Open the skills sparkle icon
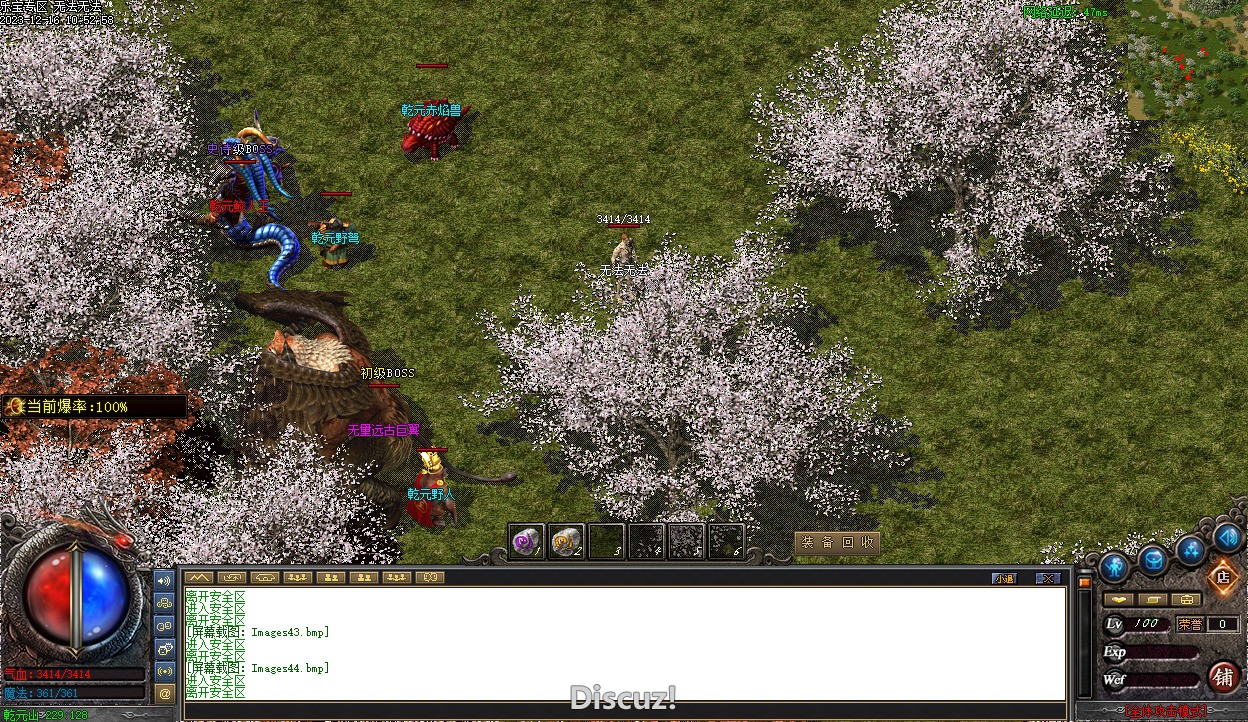The width and height of the screenshot is (1248, 722). 1191,549
